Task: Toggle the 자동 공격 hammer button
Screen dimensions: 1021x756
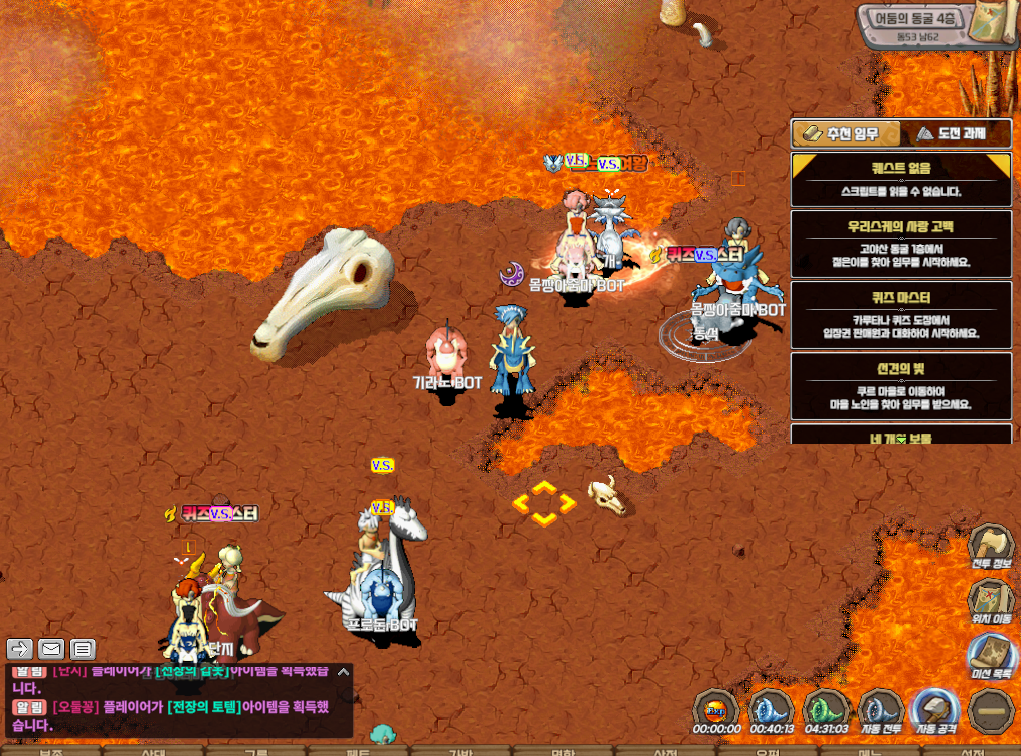Action: [935, 709]
